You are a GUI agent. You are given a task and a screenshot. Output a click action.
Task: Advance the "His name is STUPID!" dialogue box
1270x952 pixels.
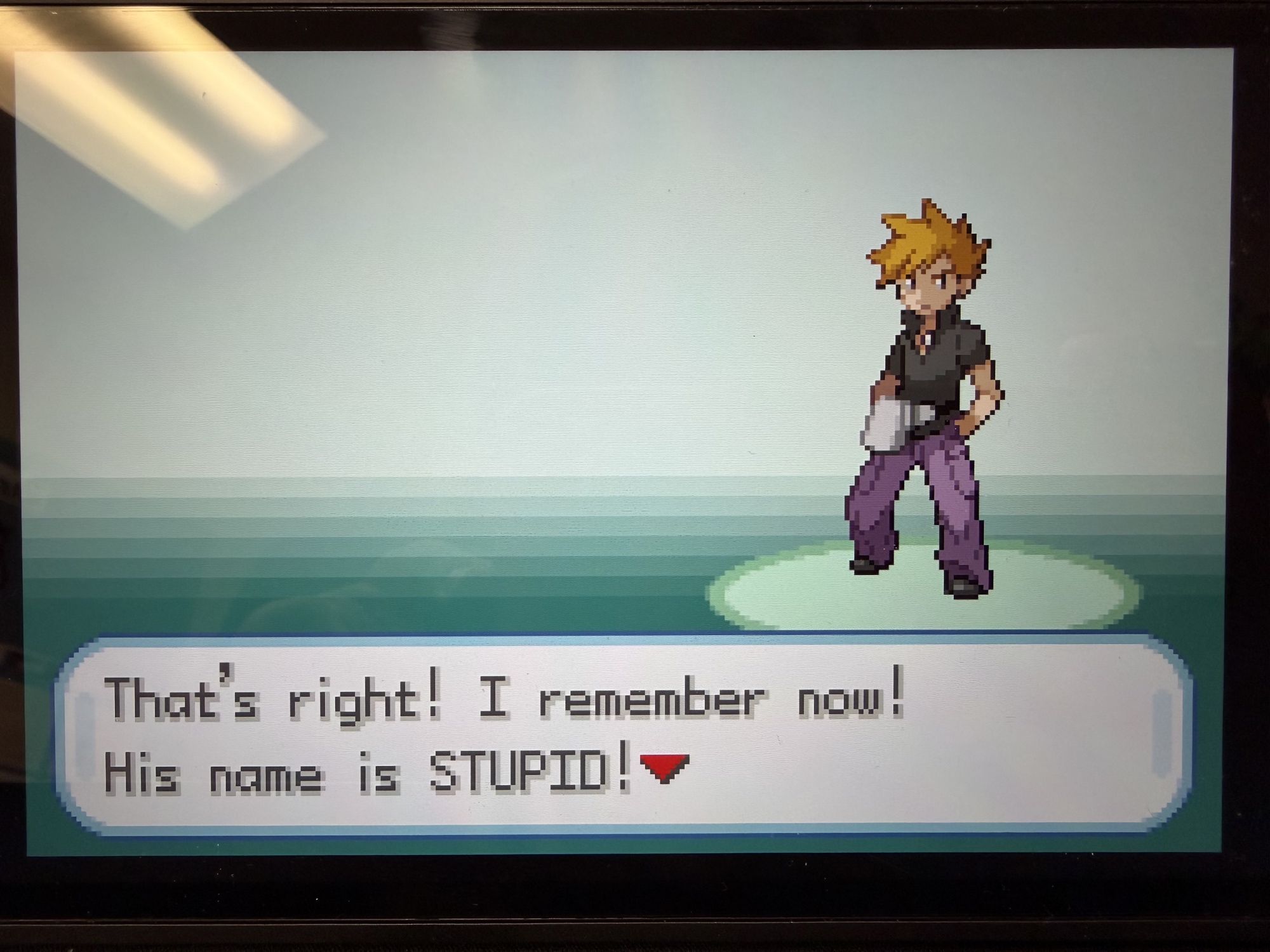622,735
